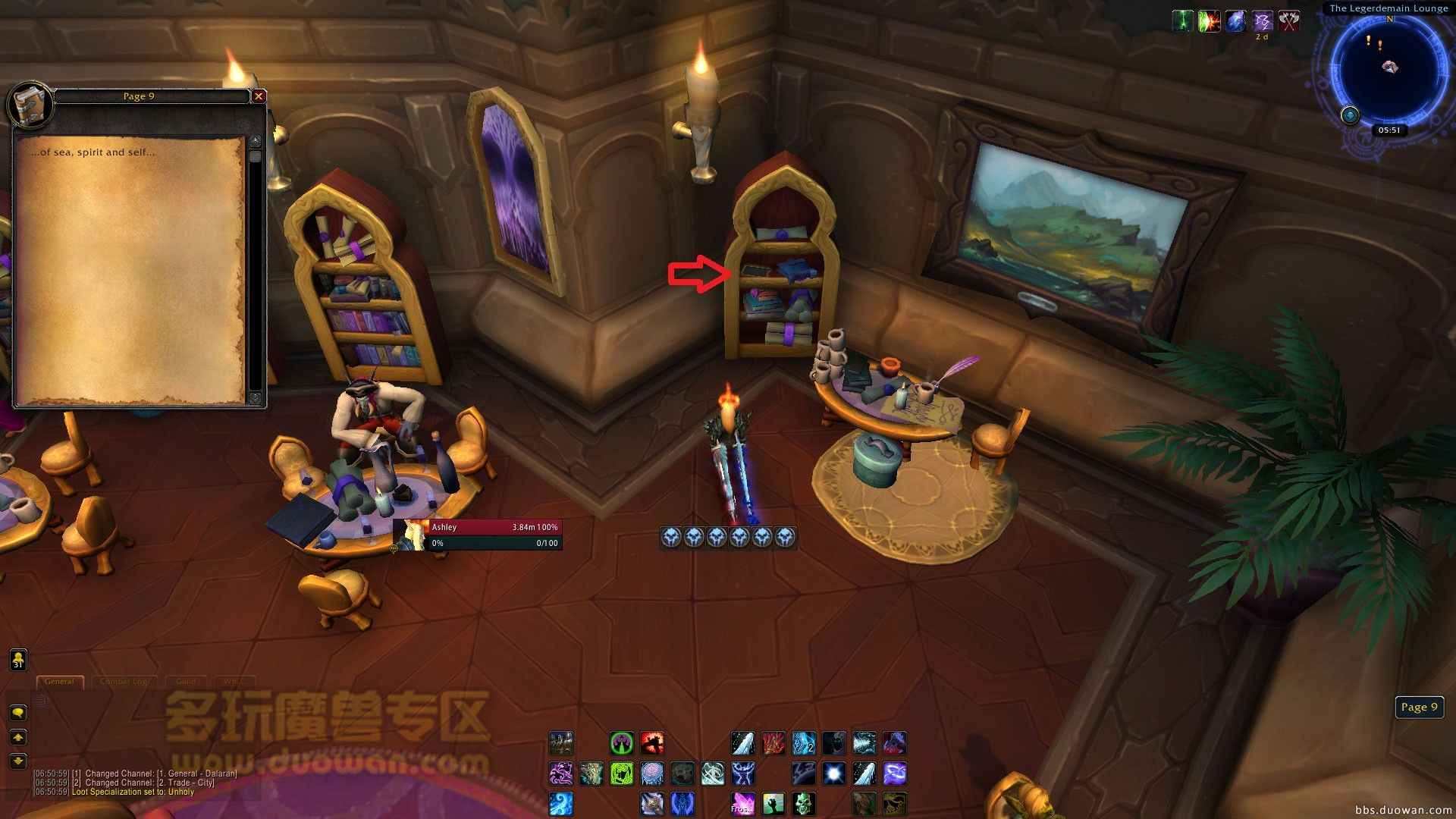Viewport: 1456px width, 819px height.
Task: Activate the red silhouette burst ability
Action: [651, 743]
